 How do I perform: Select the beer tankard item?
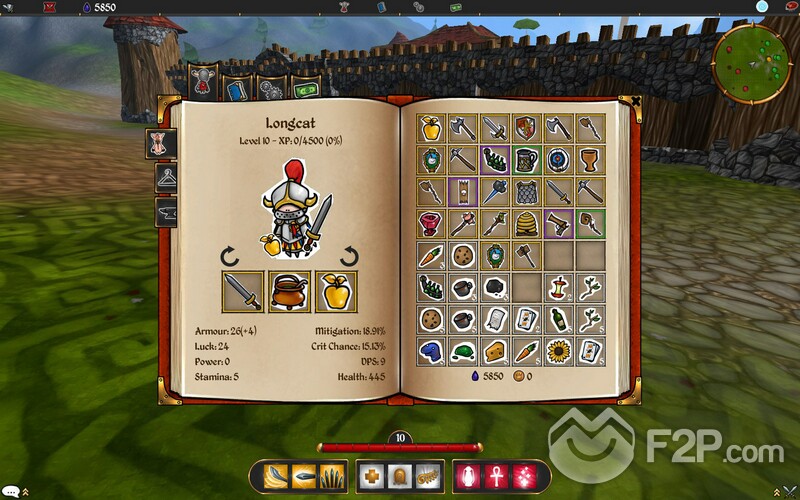click(x=526, y=159)
